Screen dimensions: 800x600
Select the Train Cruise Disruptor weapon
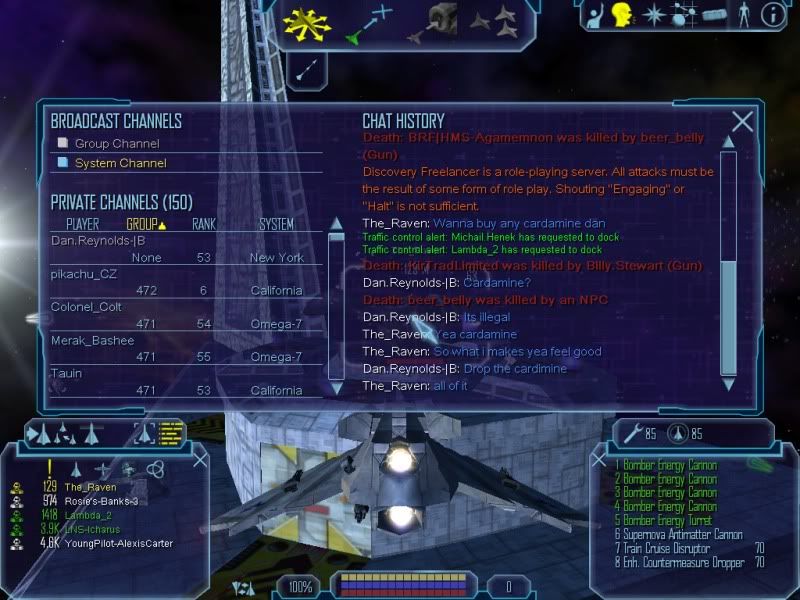click(x=666, y=549)
